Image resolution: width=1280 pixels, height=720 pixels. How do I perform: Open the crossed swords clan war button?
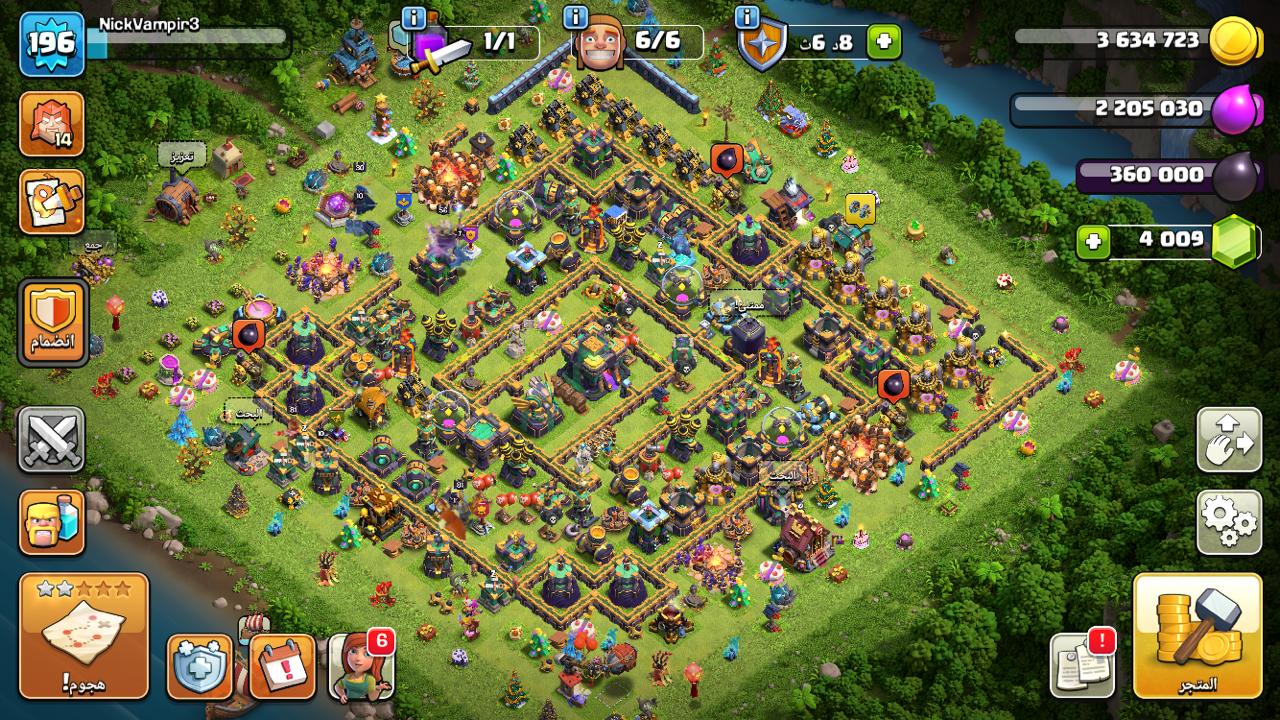51,440
